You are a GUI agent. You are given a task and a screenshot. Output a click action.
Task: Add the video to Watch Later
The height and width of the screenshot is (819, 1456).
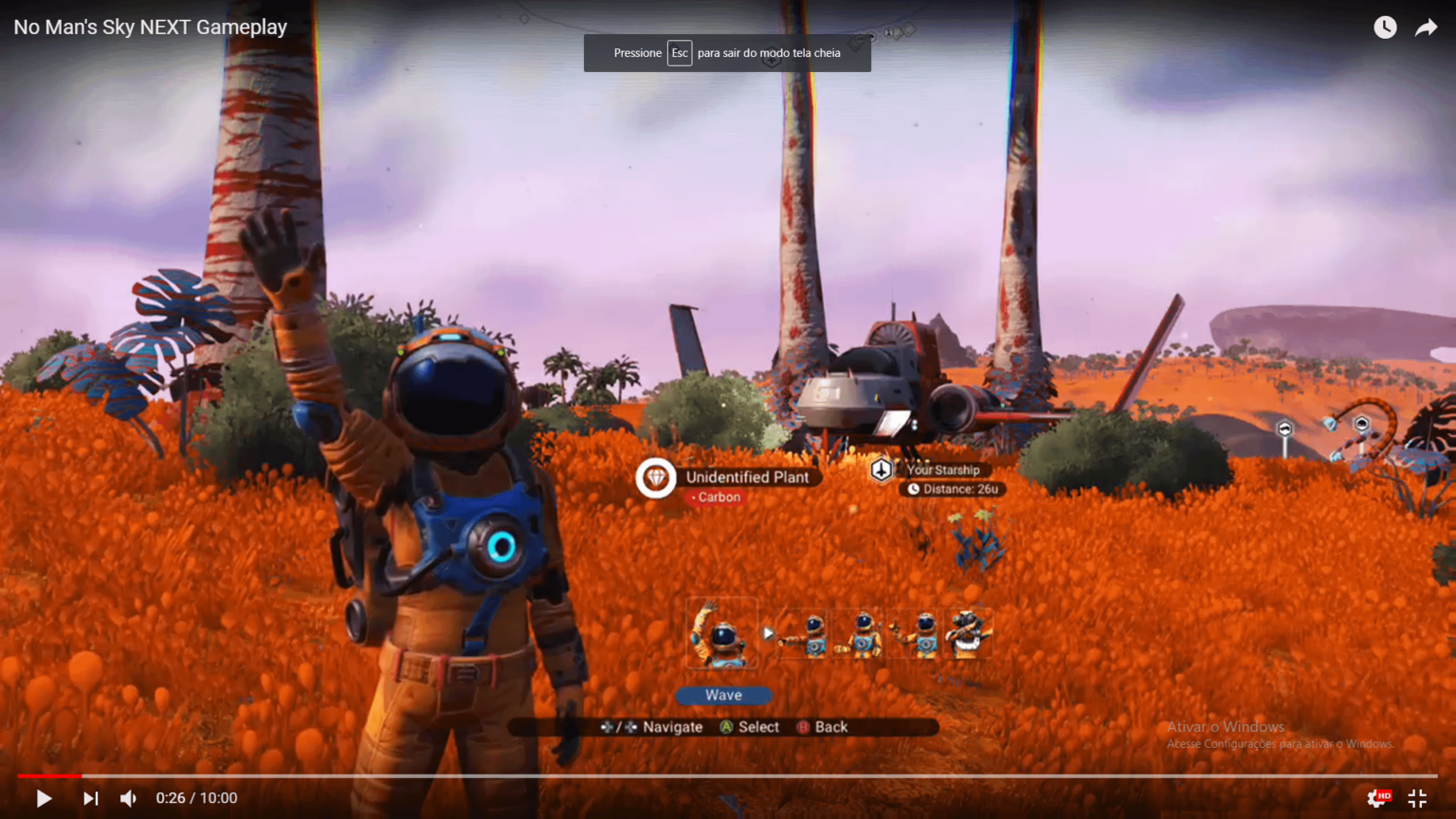coord(1385,27)
